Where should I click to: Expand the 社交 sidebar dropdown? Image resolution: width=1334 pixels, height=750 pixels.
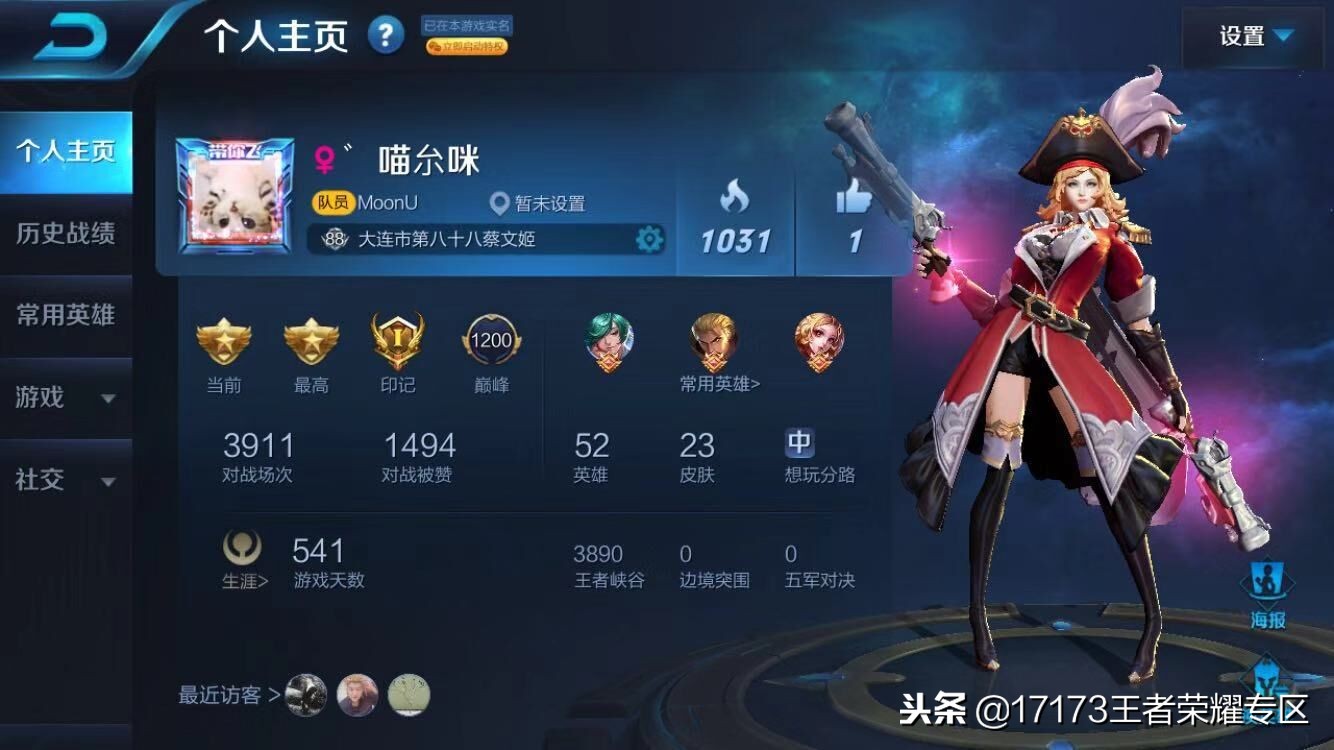tap(60, 481)
